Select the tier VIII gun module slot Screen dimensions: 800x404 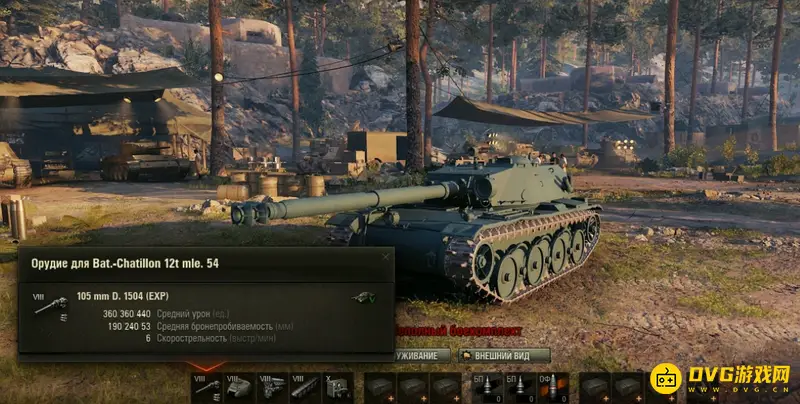tap(207, 388)
